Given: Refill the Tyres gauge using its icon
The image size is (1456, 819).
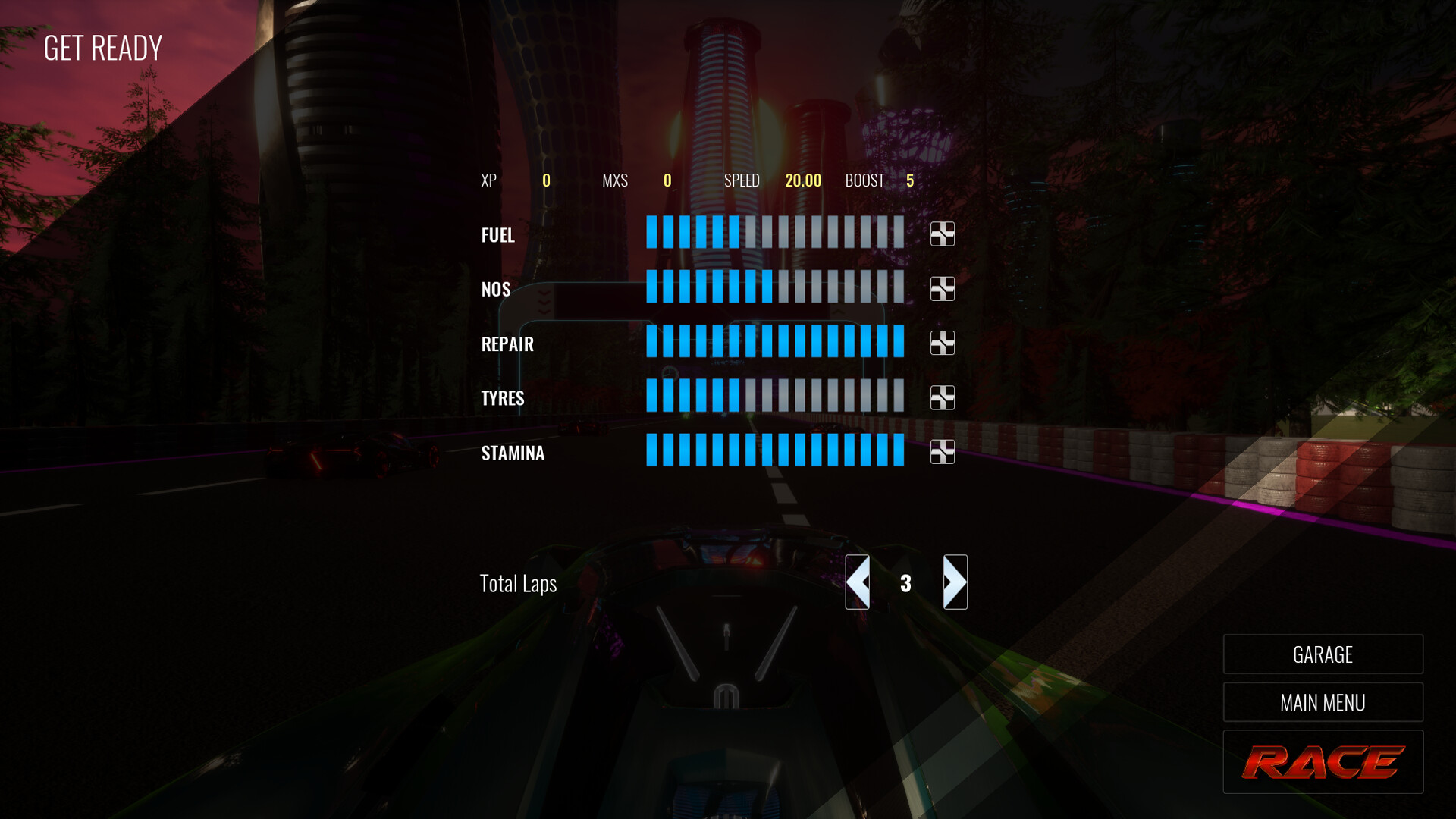Looking at the screenshot, I should pyautogui.click(x=943, y=397).
